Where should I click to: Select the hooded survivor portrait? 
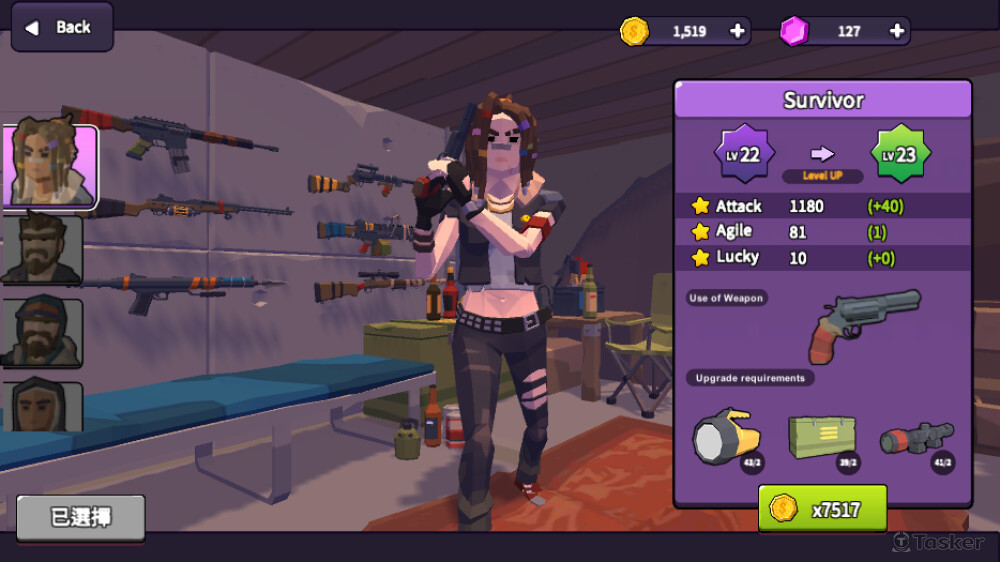(42, 406)
